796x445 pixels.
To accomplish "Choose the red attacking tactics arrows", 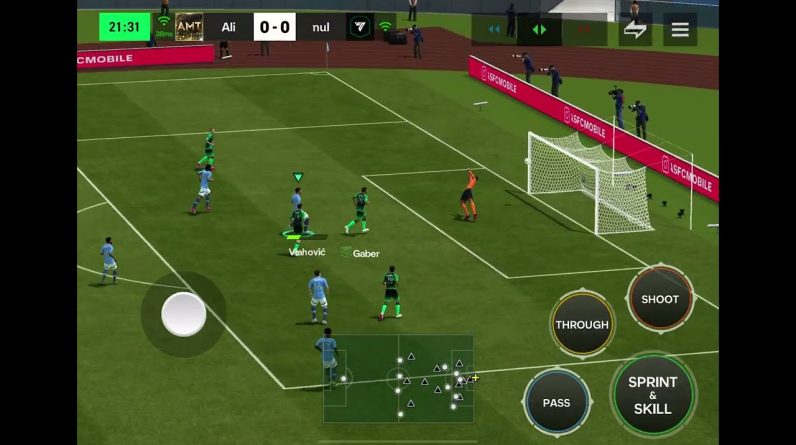I will tap(584, 29).
